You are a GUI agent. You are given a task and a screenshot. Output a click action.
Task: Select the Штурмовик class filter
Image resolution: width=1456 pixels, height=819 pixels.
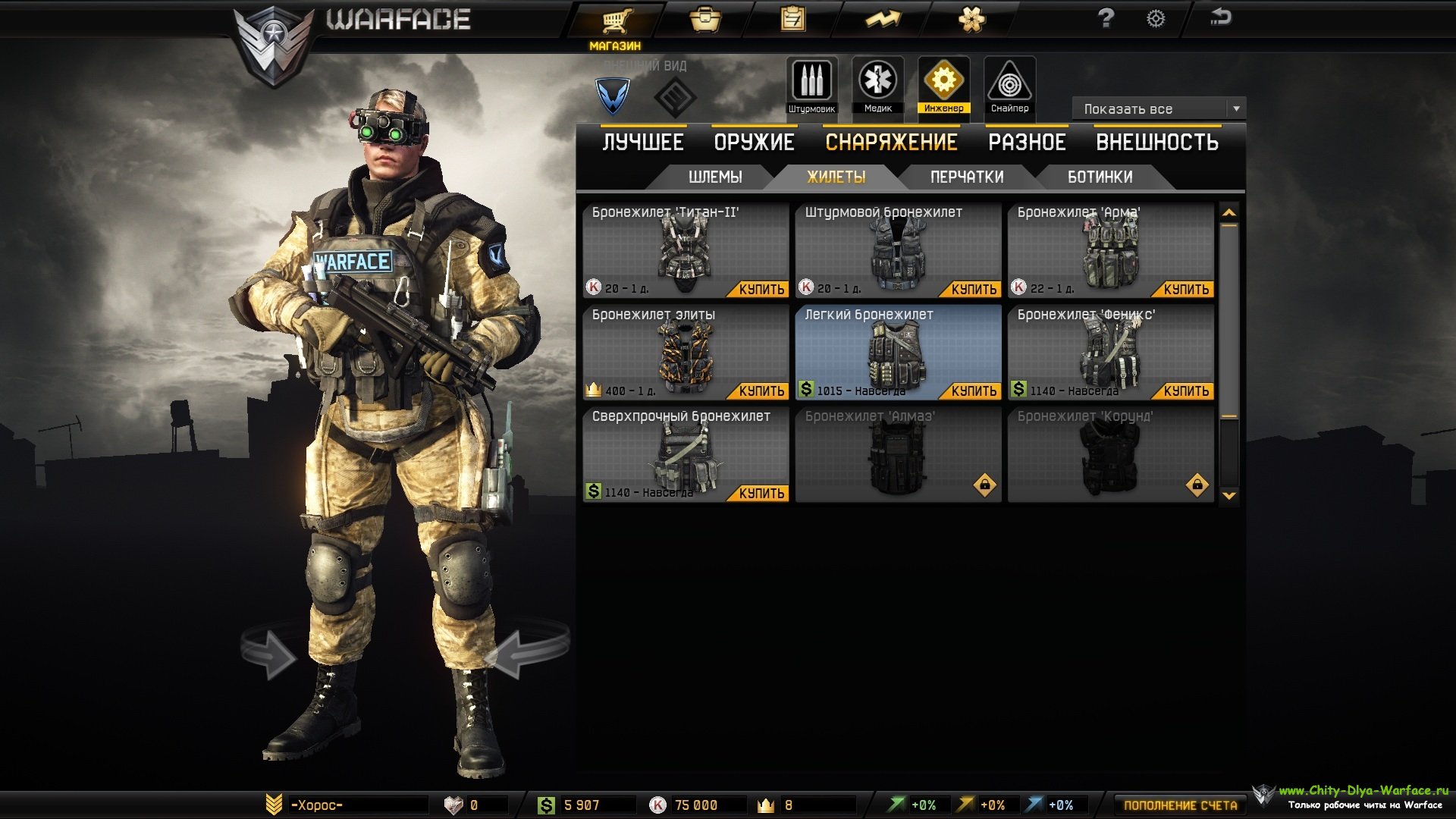click(x=811, y=83)
